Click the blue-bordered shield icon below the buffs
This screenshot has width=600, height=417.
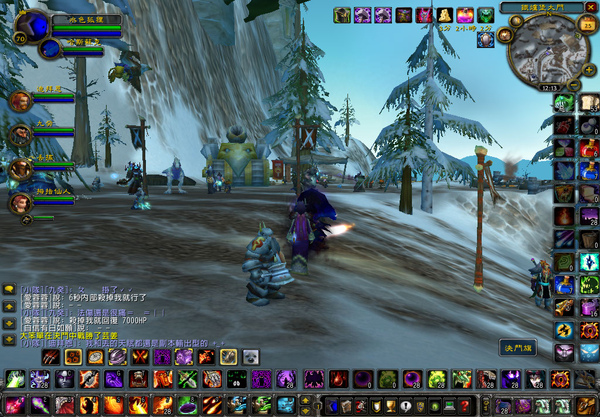point(485,40)
